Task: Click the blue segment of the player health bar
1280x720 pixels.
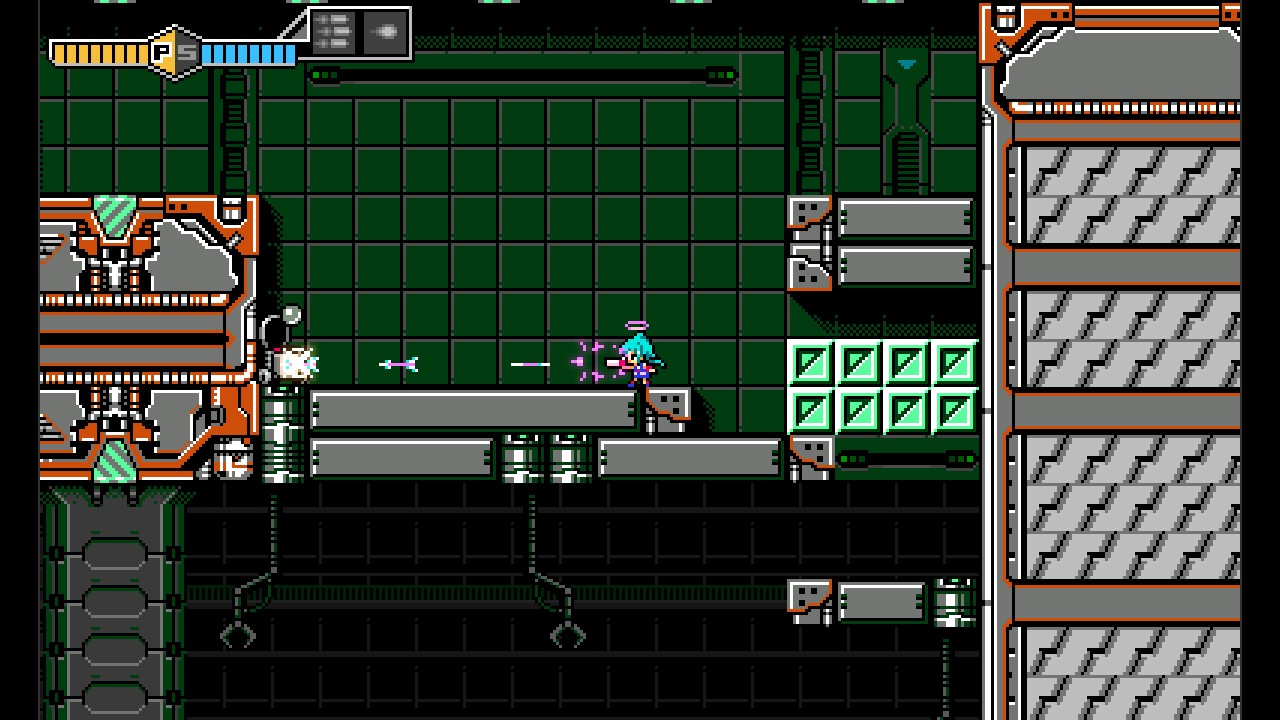Action: [245, 51]
